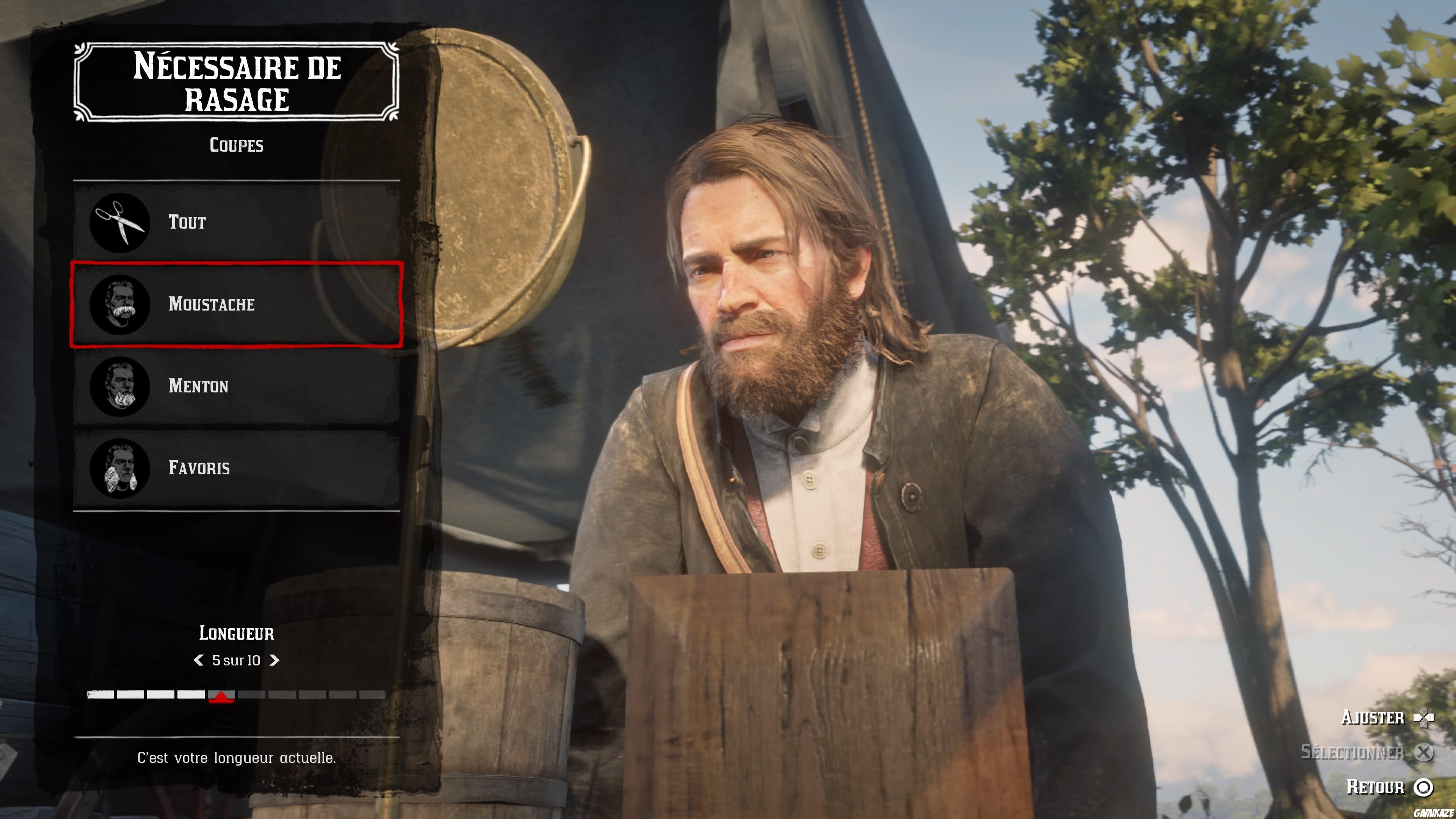The image size is (1456, 819).
Task: Click the moustache portrait icon
Action: 121,304
